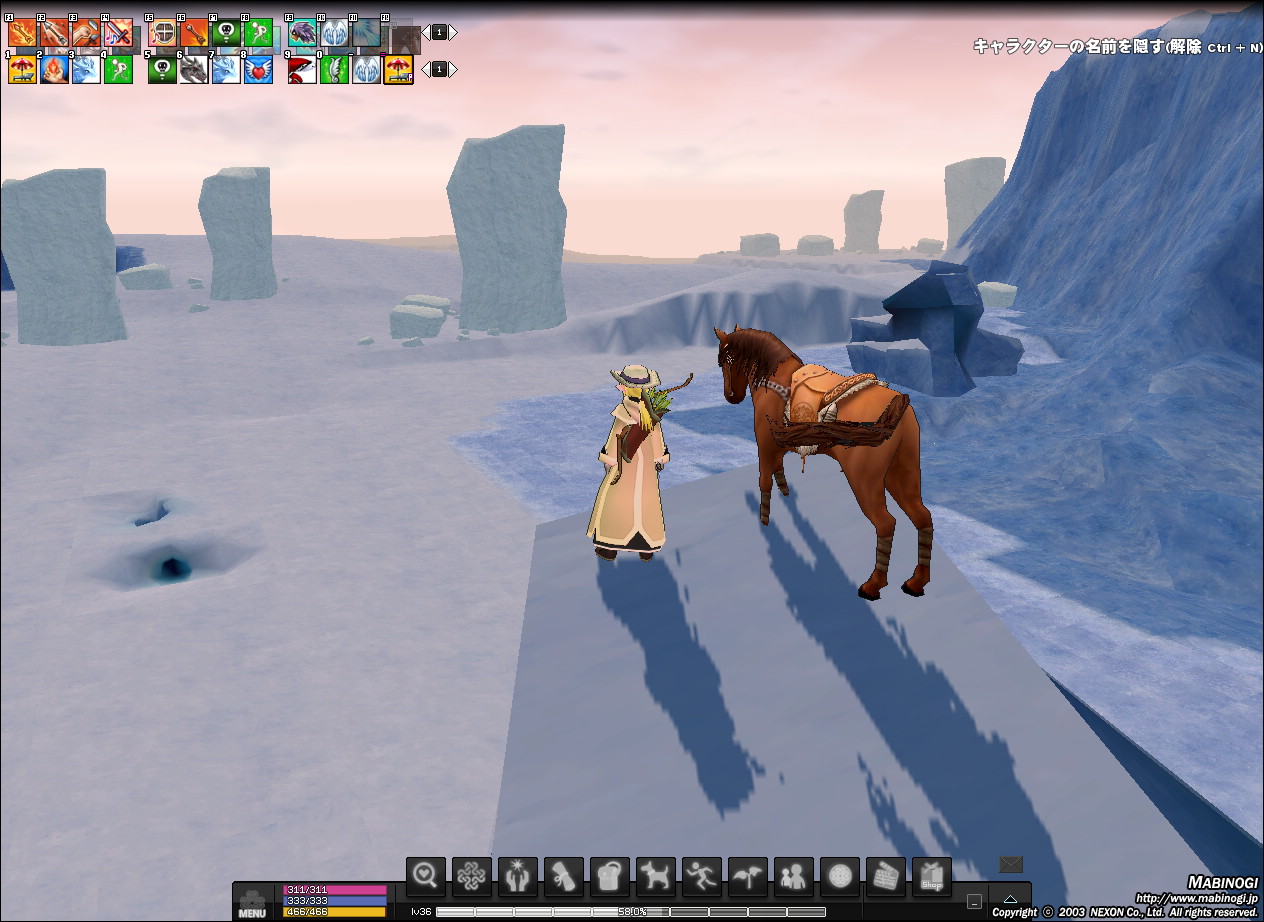Open the running figure actions icon

pyautogui.click(x=701, y=877)
